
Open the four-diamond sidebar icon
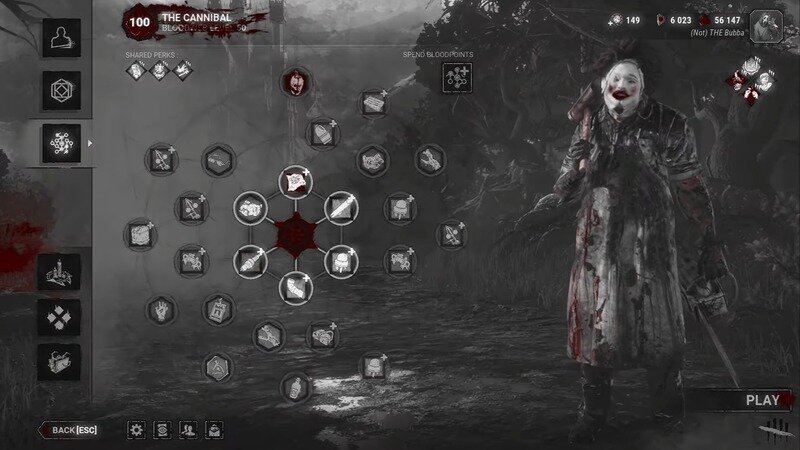(59, 317)
